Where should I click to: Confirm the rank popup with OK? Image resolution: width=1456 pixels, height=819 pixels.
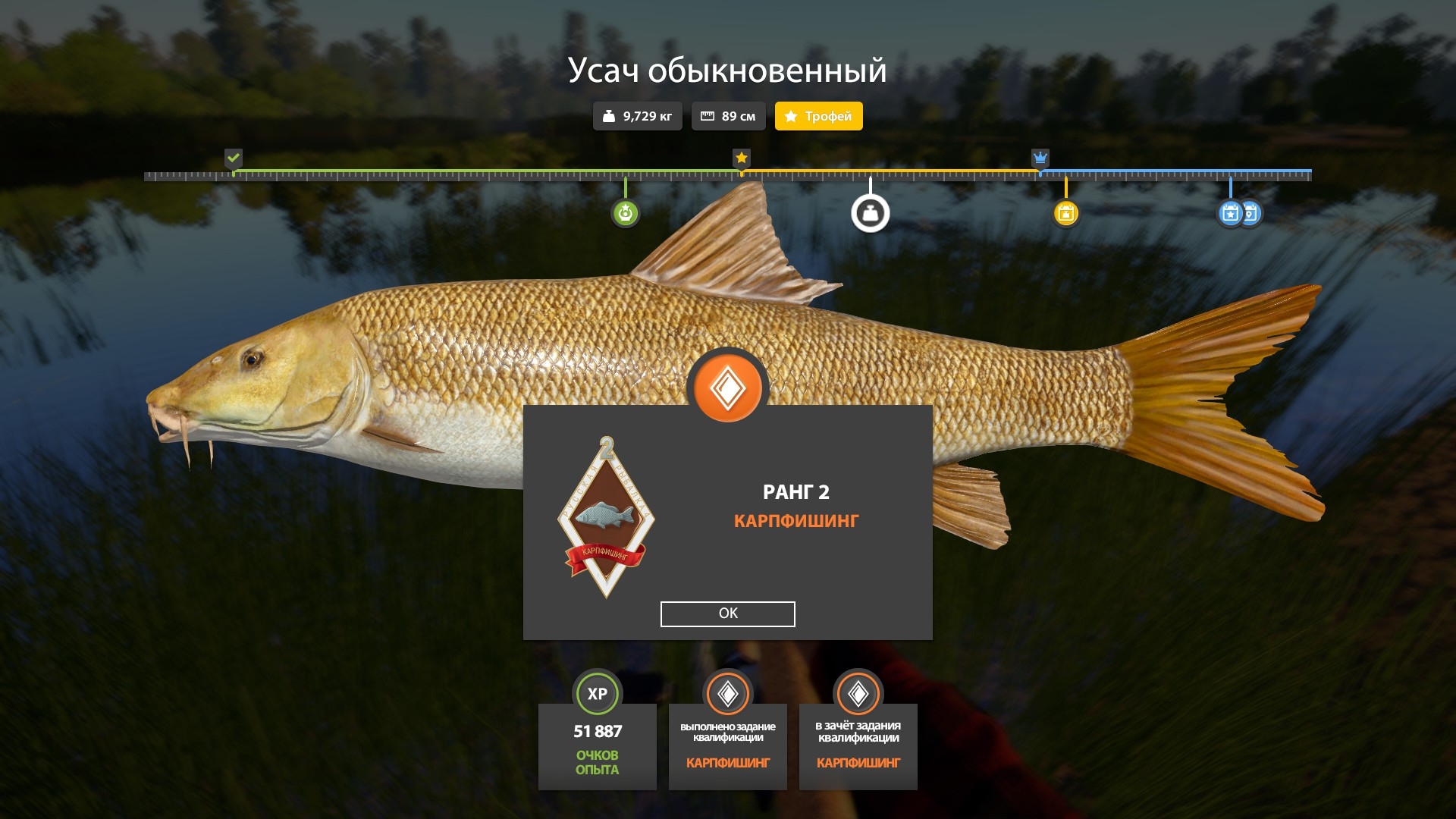(727, 613)
